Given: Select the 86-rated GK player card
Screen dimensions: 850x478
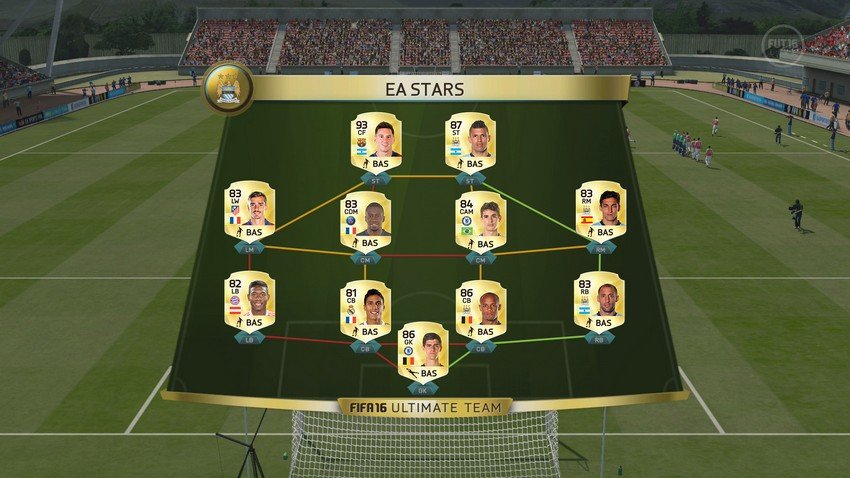Looking at the screenshot, I should click(423, 351).
